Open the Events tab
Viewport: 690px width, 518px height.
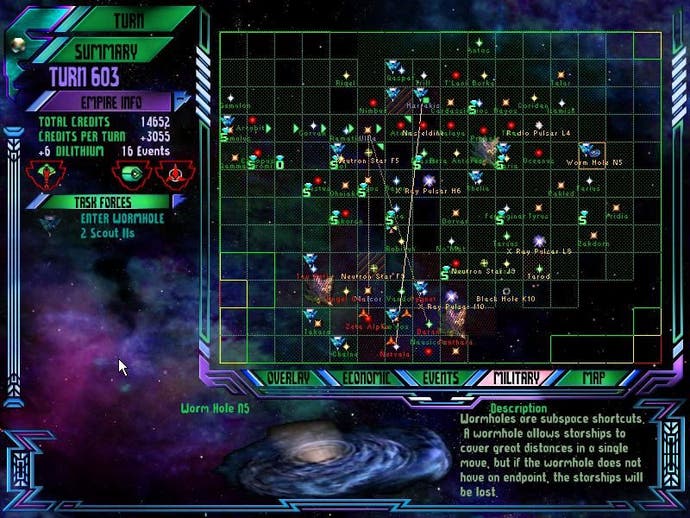pos(440,378)
